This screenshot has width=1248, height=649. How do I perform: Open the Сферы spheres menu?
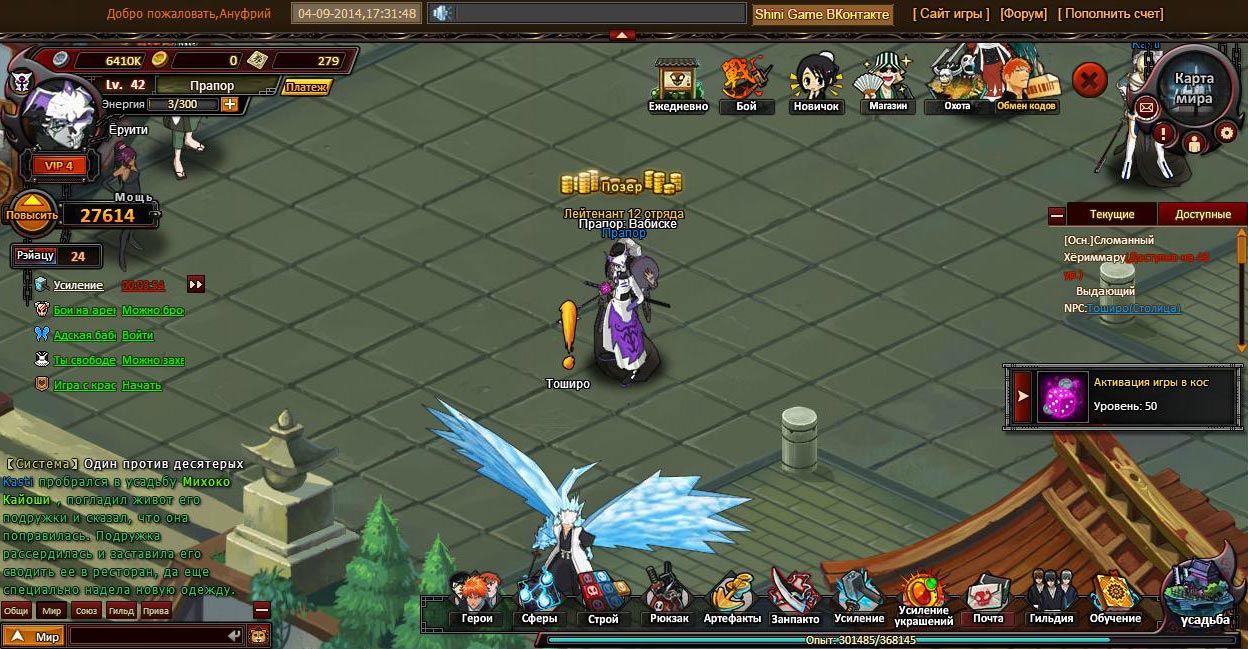pyautogui.click(x=539, y=598)
